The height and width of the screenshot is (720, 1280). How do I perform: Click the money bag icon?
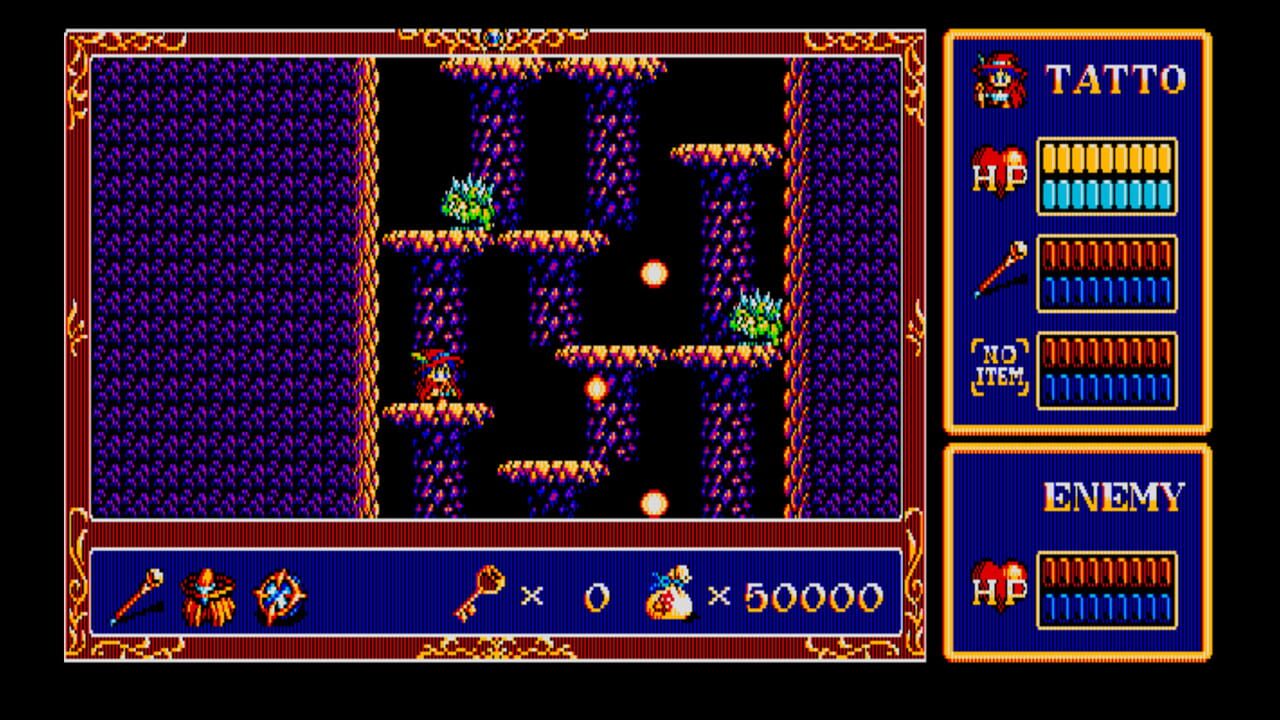point(666,593)
